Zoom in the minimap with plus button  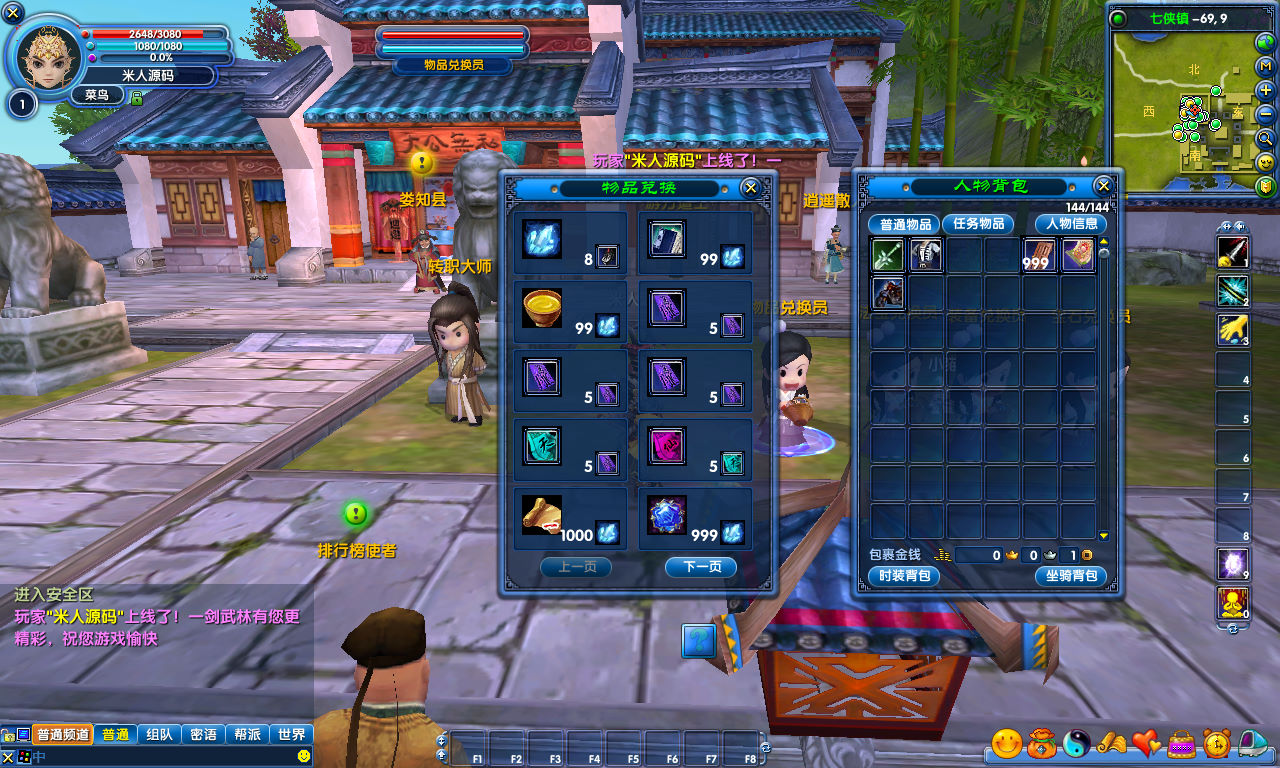coord(1266,90)
